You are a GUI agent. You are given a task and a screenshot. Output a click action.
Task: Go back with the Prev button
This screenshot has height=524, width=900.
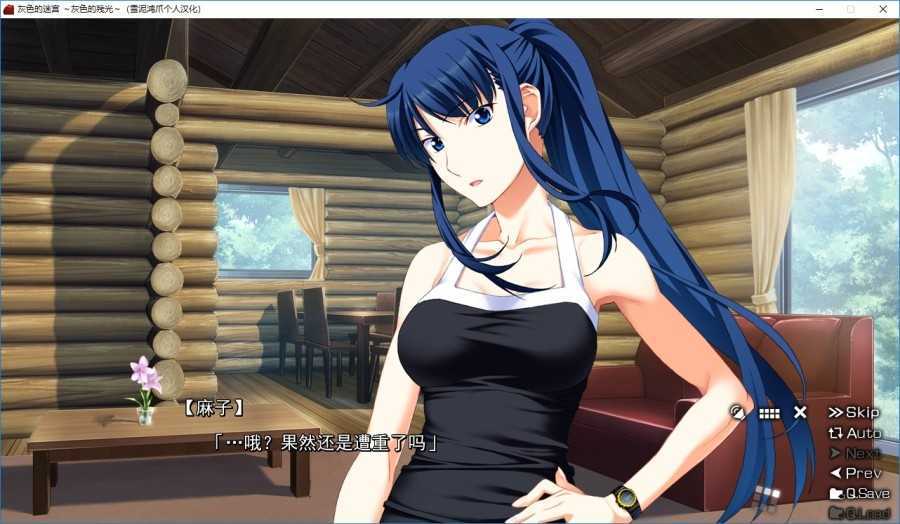tap(854, 473)
